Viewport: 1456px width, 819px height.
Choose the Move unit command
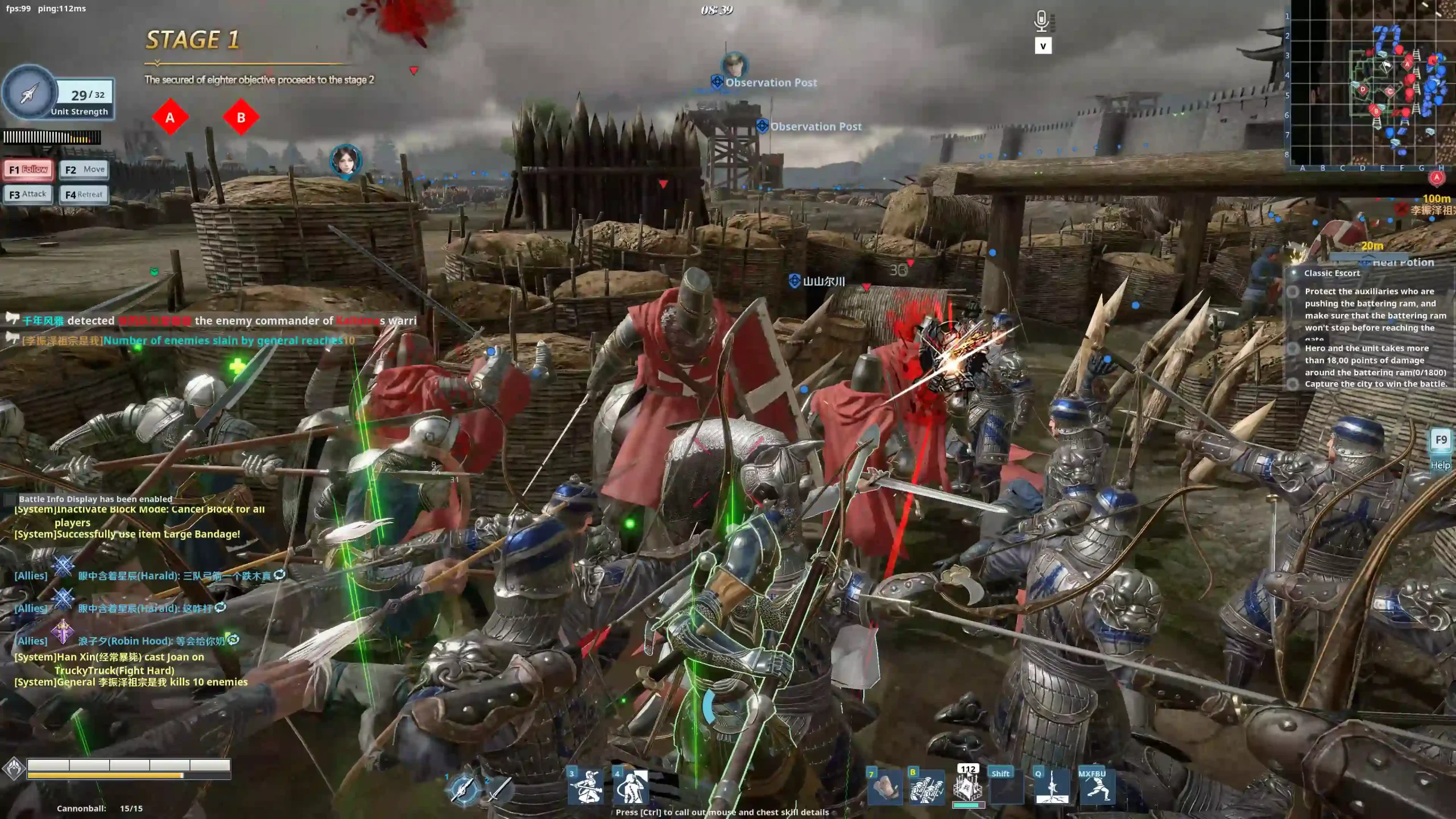click(84, 169)
